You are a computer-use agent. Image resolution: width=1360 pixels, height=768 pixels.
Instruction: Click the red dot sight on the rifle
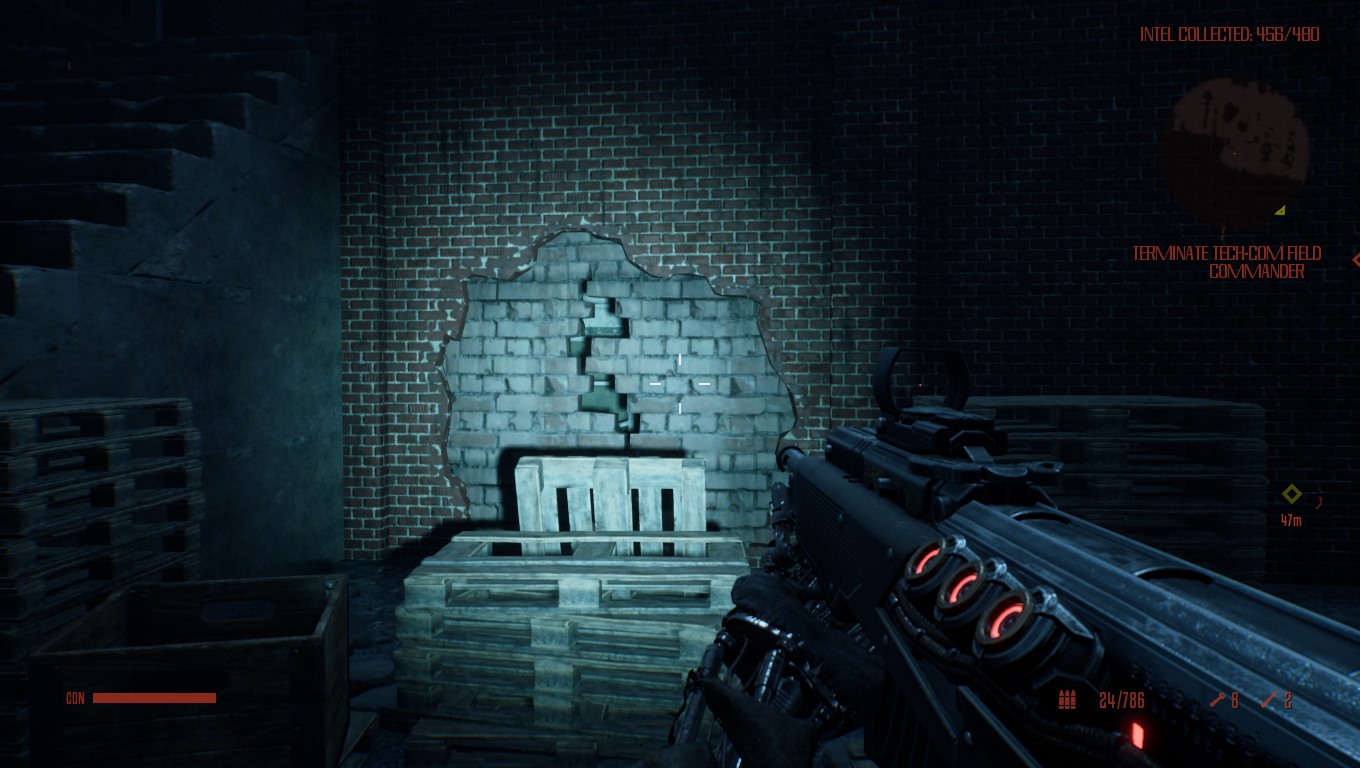[919, 385]
